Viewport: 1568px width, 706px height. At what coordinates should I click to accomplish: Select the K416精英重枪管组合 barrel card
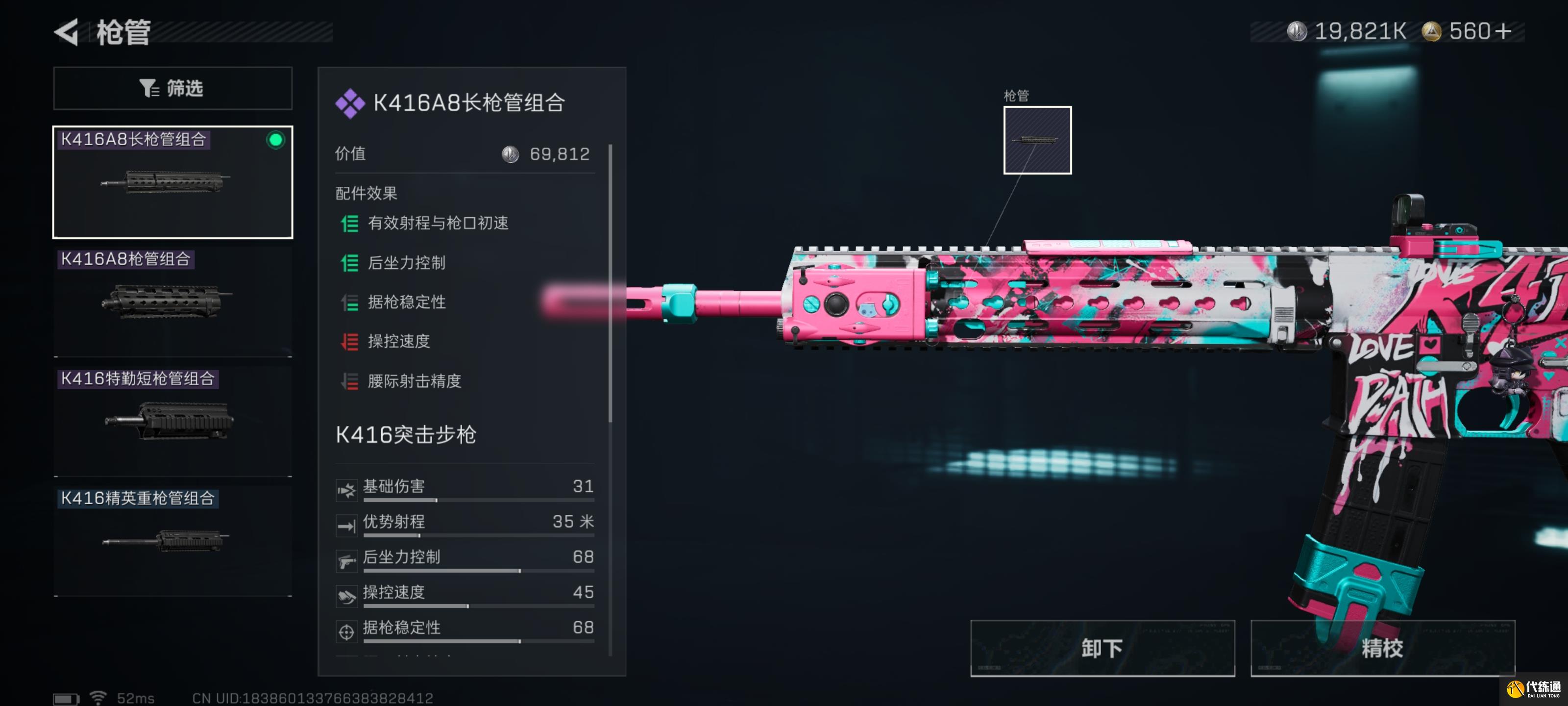coord(172,540)
